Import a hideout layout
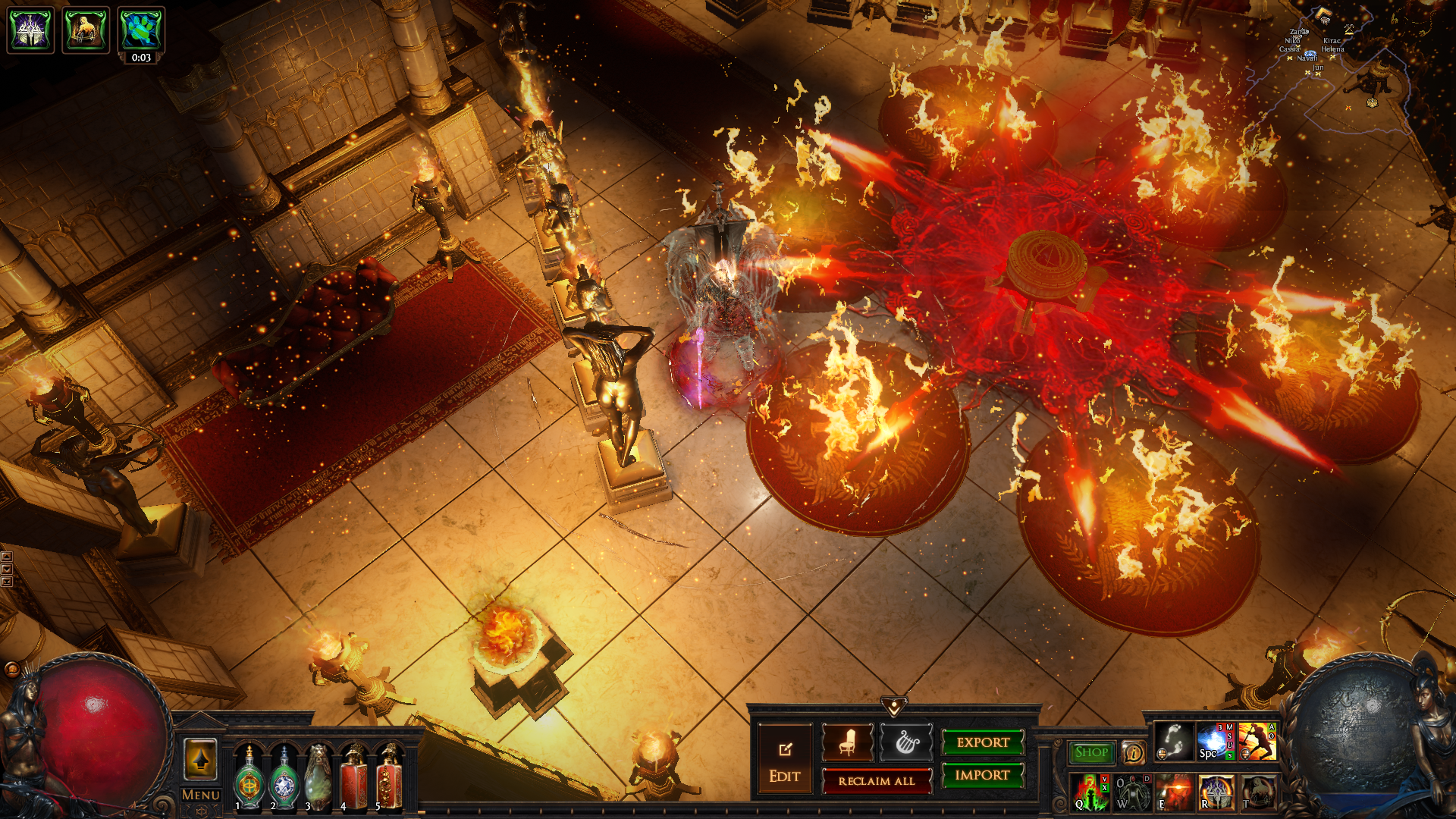 point(983,775)
